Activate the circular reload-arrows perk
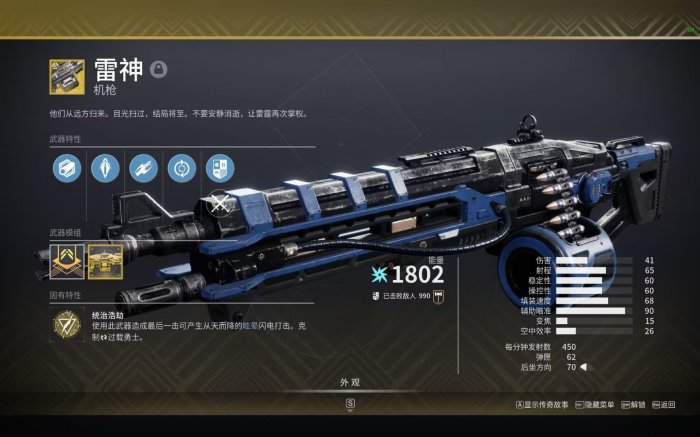This screenshot has height=437, width=700. [181, 167]
